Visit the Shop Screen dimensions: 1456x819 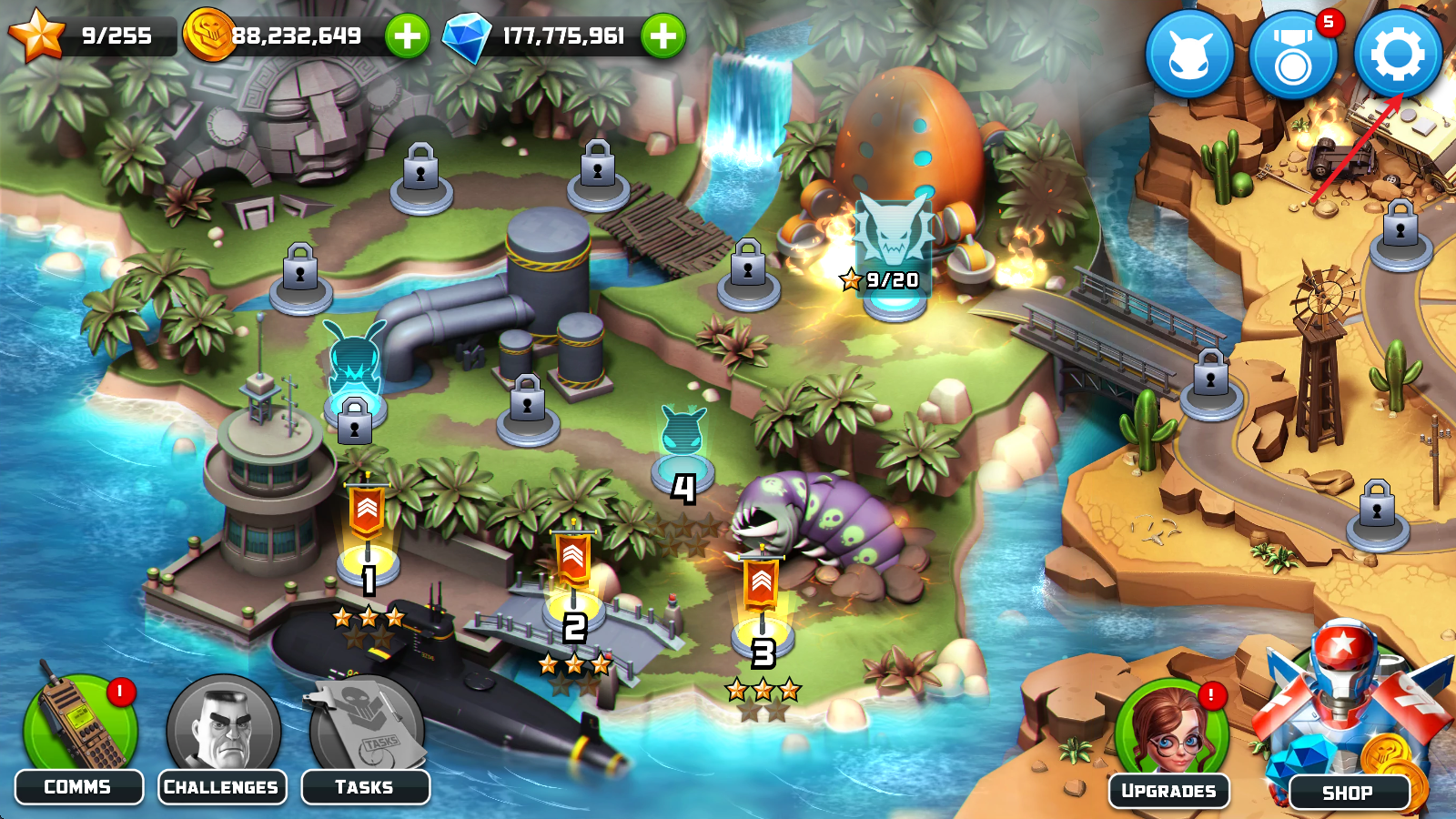[1349, 728]
